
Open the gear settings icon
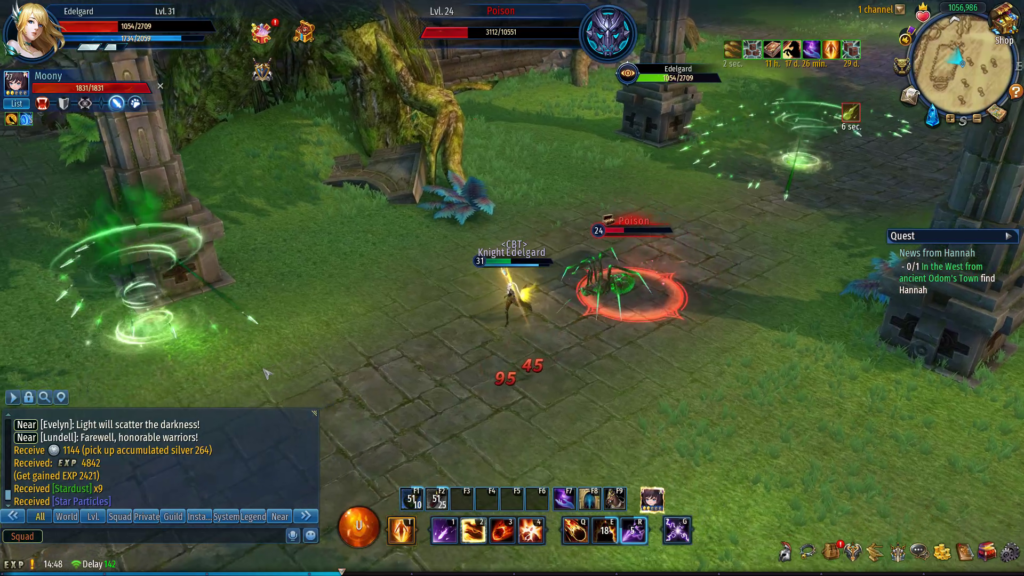click(1009, 552)
